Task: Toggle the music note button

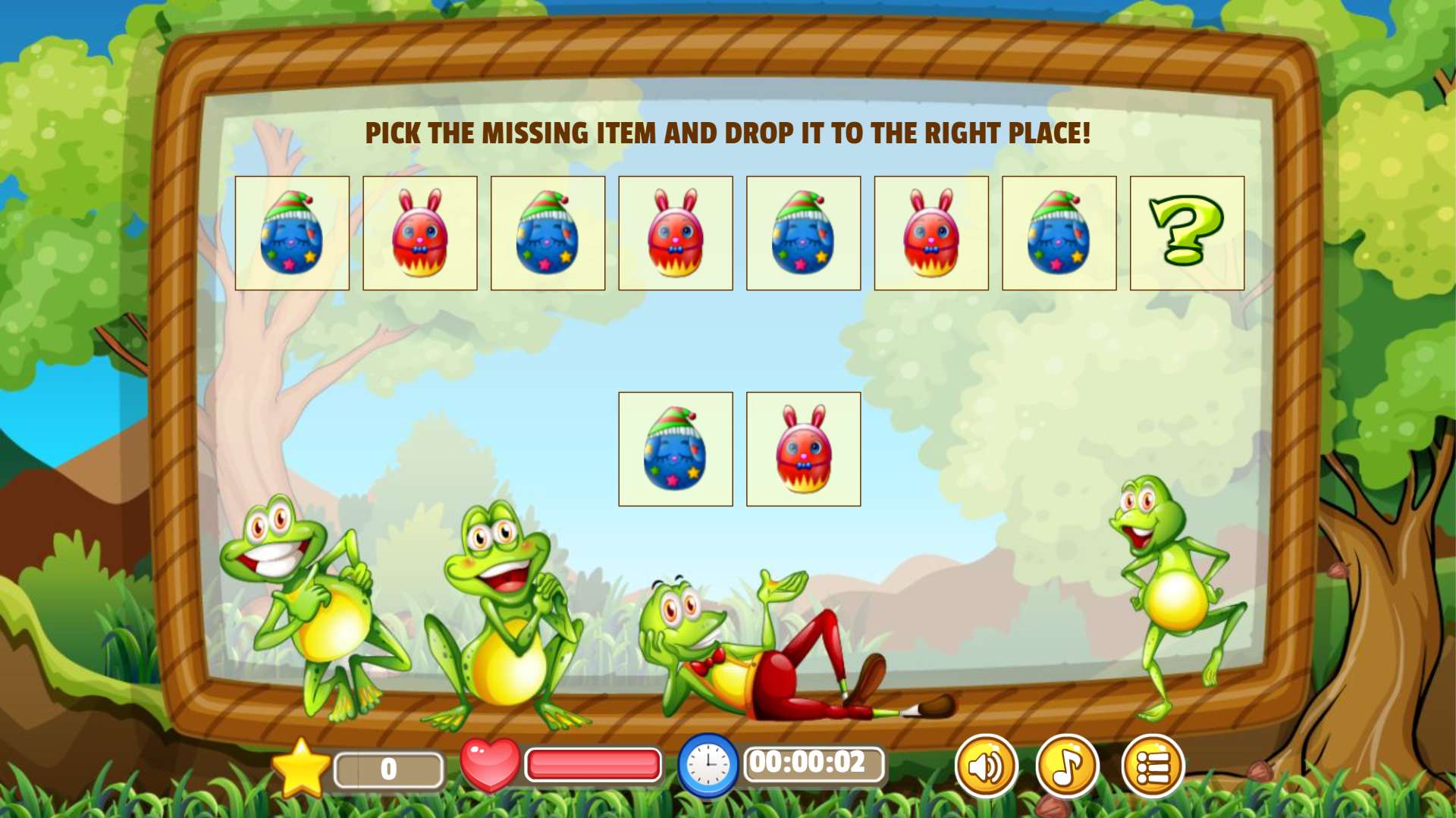Action: (1067, 766)
